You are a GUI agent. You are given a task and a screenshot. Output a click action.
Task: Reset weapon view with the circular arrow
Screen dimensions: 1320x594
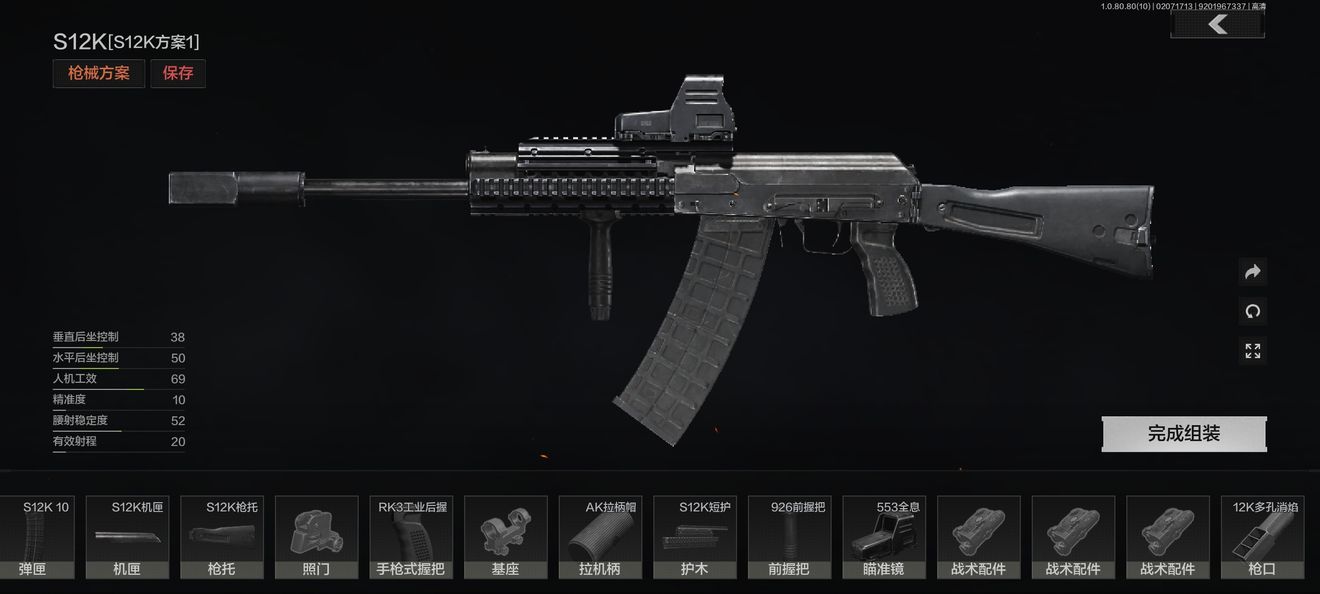[1253, 311]
